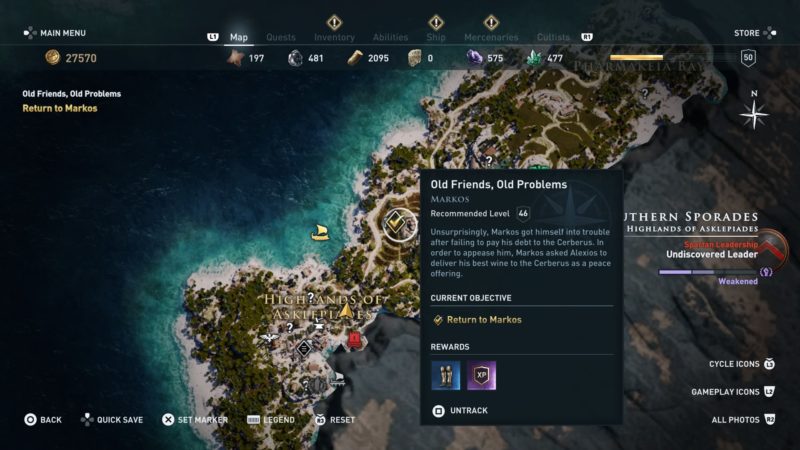The image size is (800, 450).
Task: Show the Cultists tab
Action: pyautogui.click(x=553, y=38)
